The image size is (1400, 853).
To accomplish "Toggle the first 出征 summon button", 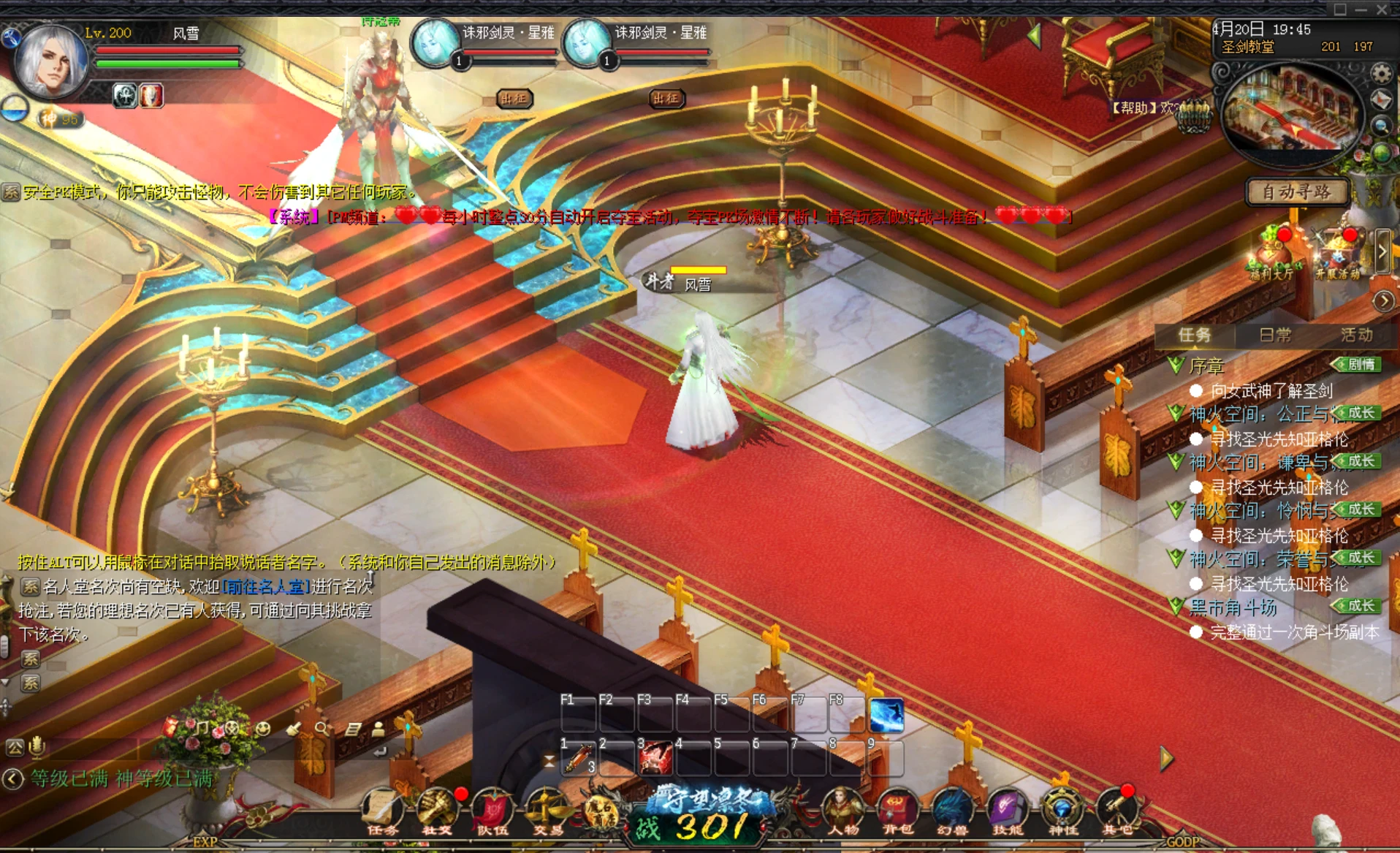I will pyautogui.click(x=517, y=99).
